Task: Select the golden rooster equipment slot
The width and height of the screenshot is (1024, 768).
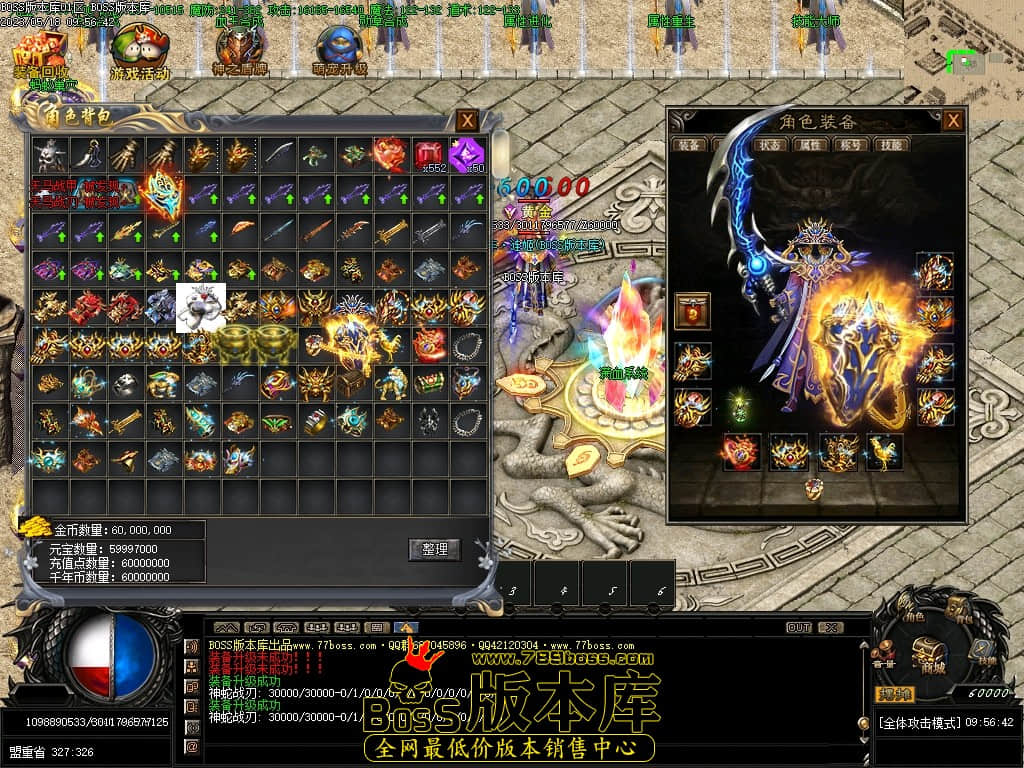Action: [884, 451]
